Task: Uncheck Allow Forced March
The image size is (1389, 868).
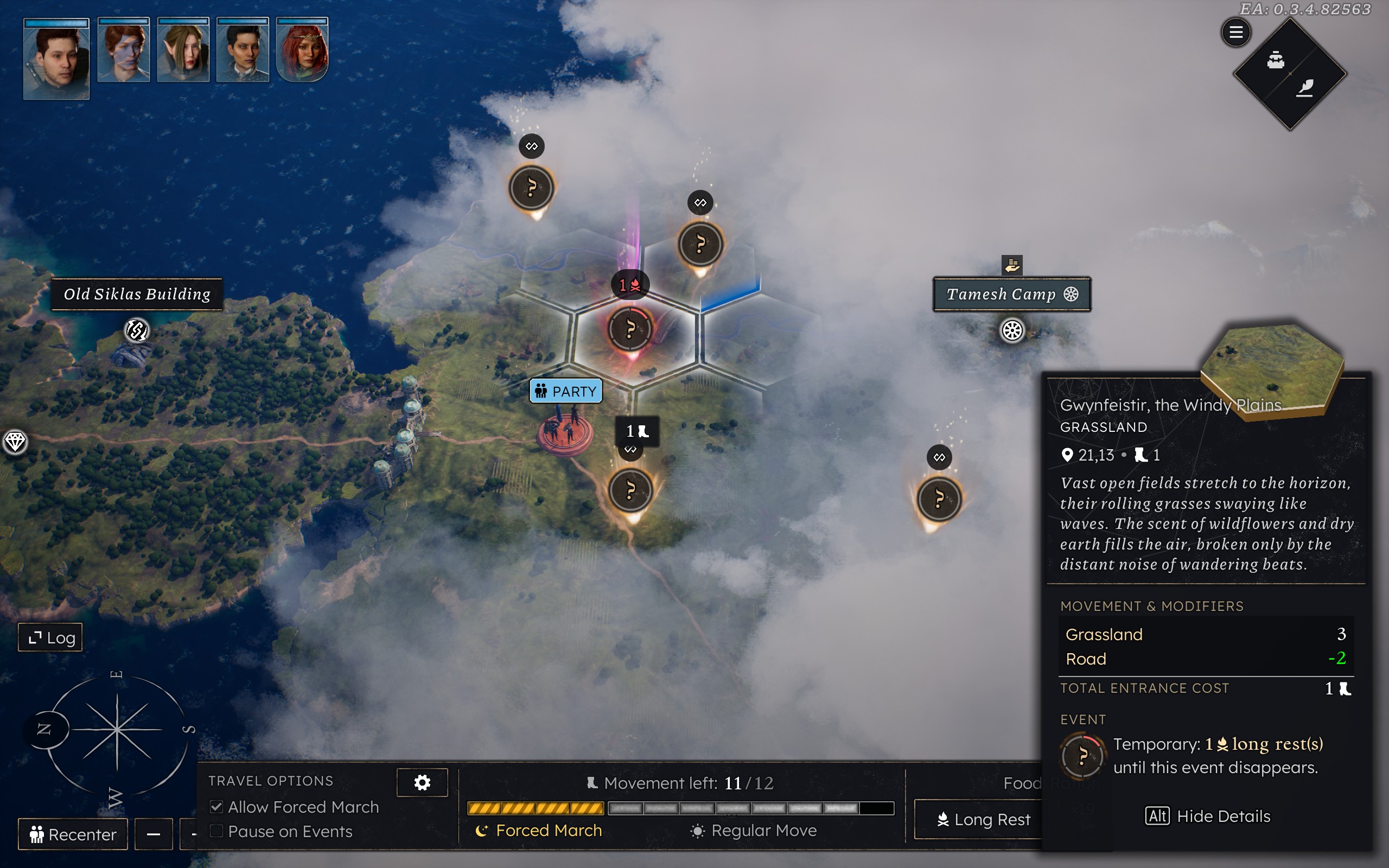Action: (216, 807)
